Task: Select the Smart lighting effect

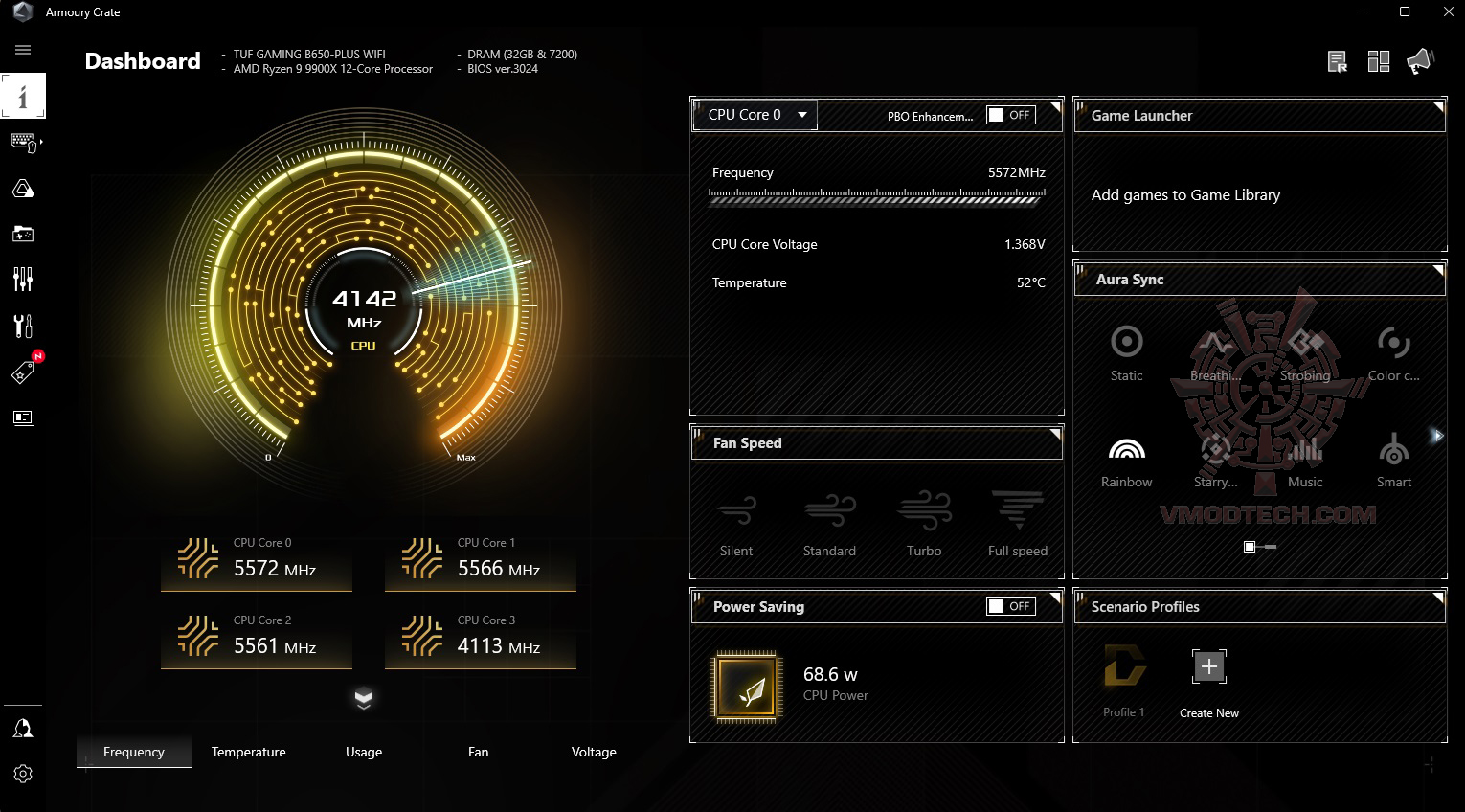Action: (1393, 460)
